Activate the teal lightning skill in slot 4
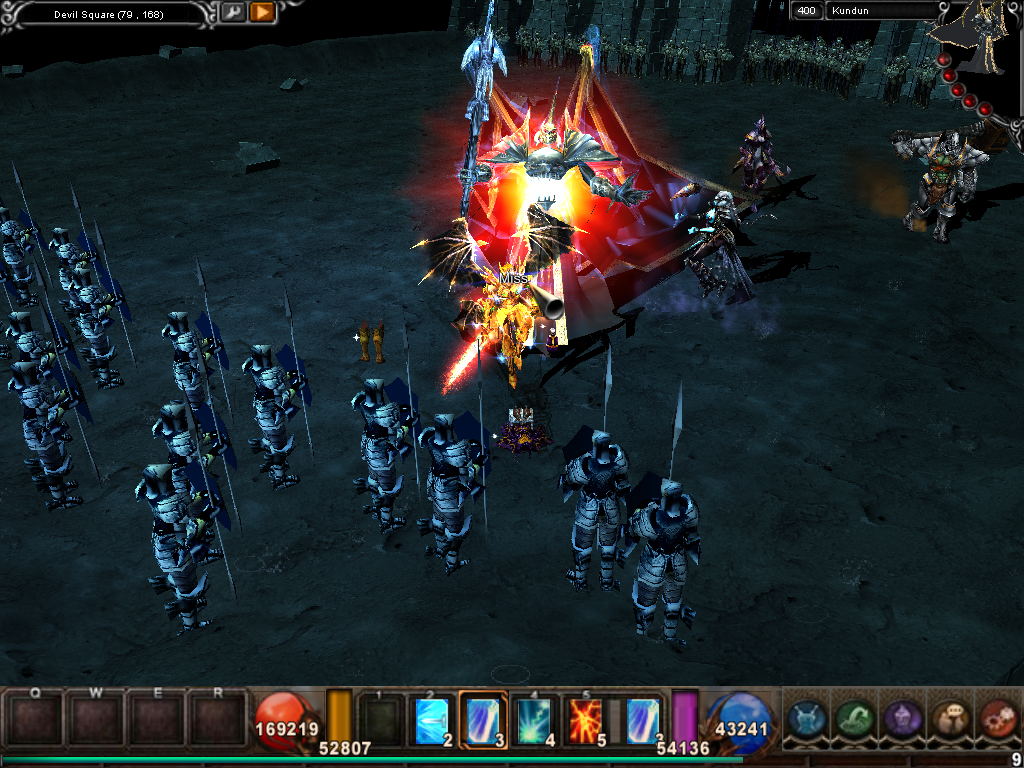 tap(534, 717)
